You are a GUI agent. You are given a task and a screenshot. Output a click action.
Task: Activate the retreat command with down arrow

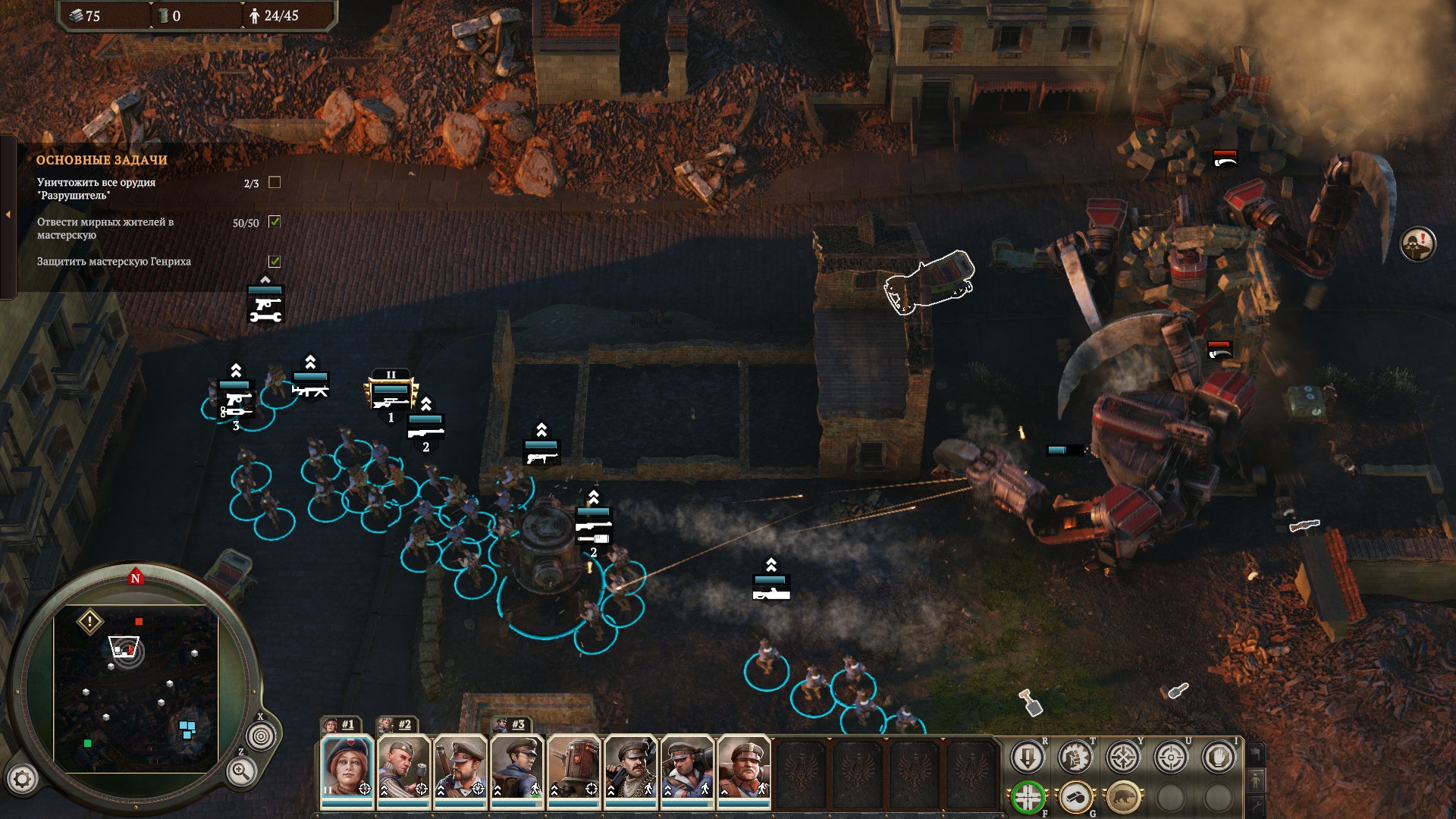pyautogui.click(x=1028, y=758)
